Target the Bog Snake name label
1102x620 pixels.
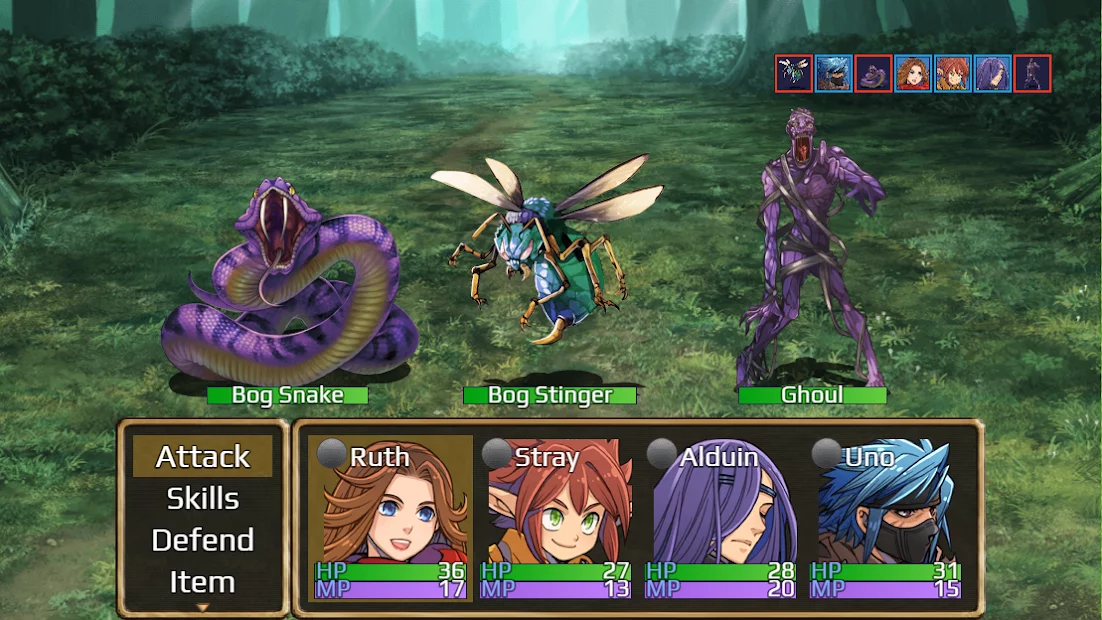287,395
